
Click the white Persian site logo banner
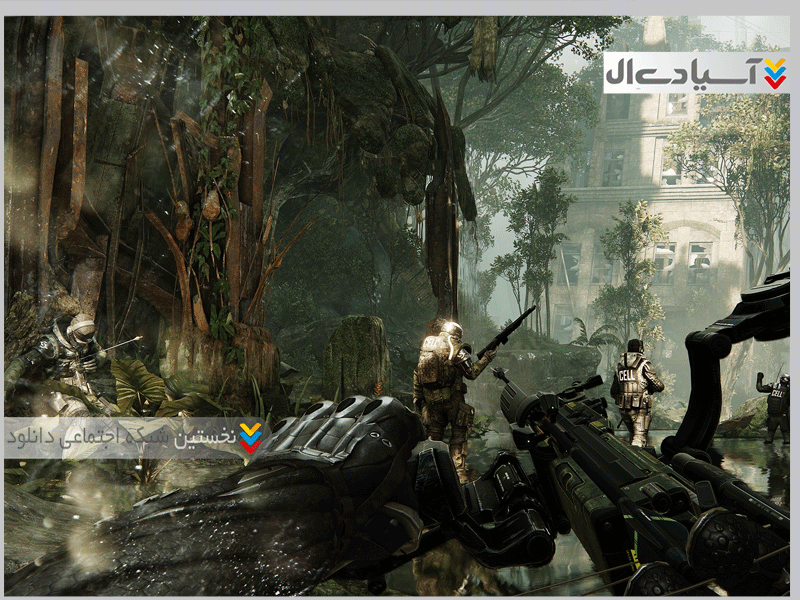pyautogui.click(x=696, y=73)
